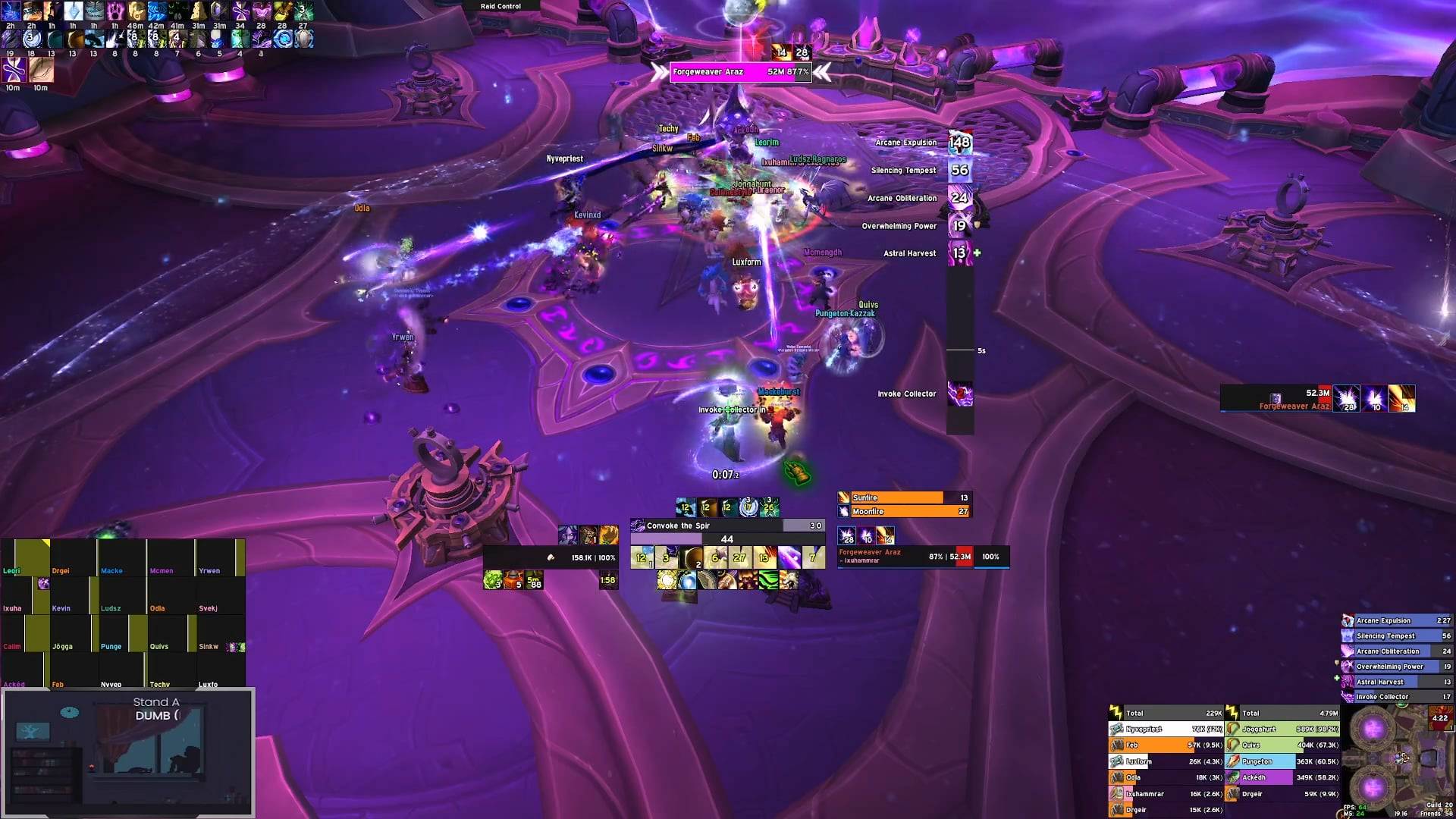The width and height of the screenshot is (1456, 819).
Task: Click the Joggahunt damage meter row
Action: [x=1282, y=730]
